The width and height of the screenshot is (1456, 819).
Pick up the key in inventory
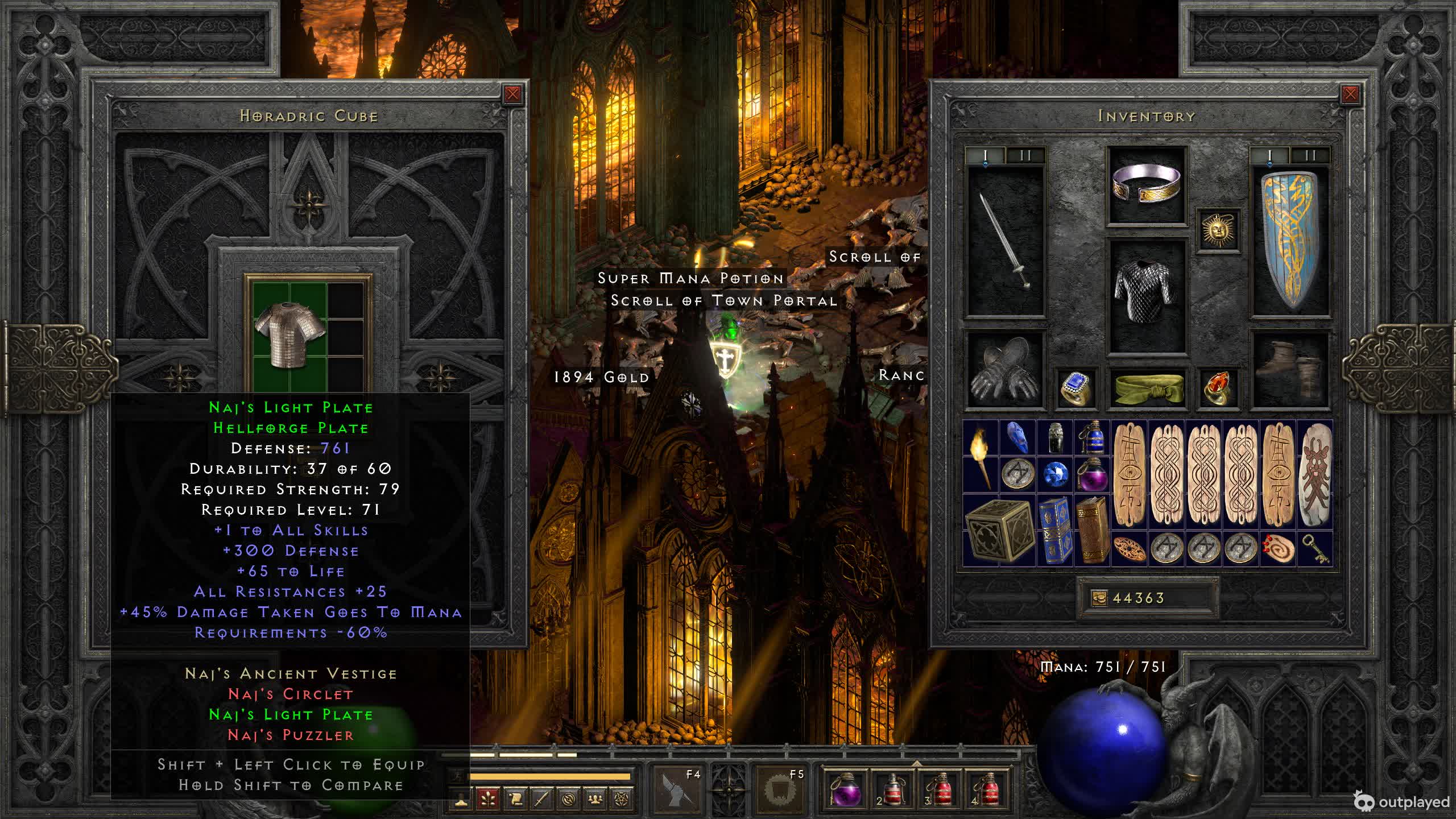point(1314,549)
